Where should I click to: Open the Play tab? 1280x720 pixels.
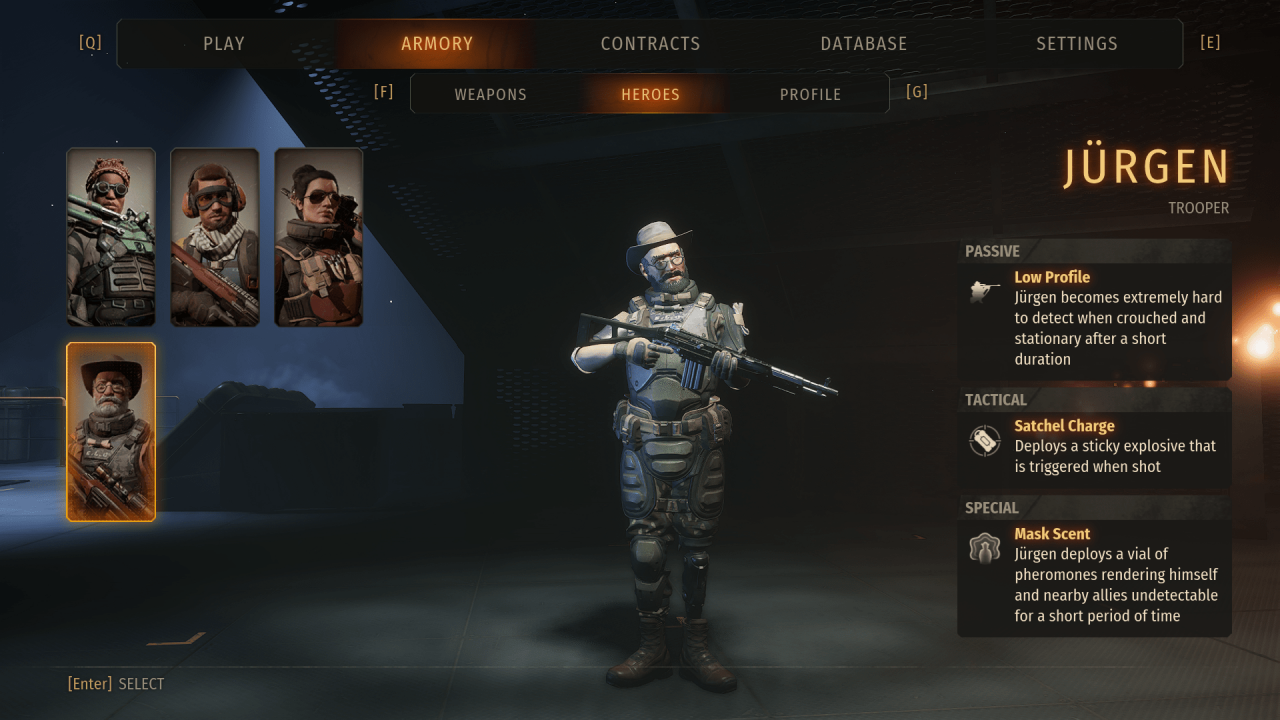tap(224, 44)
